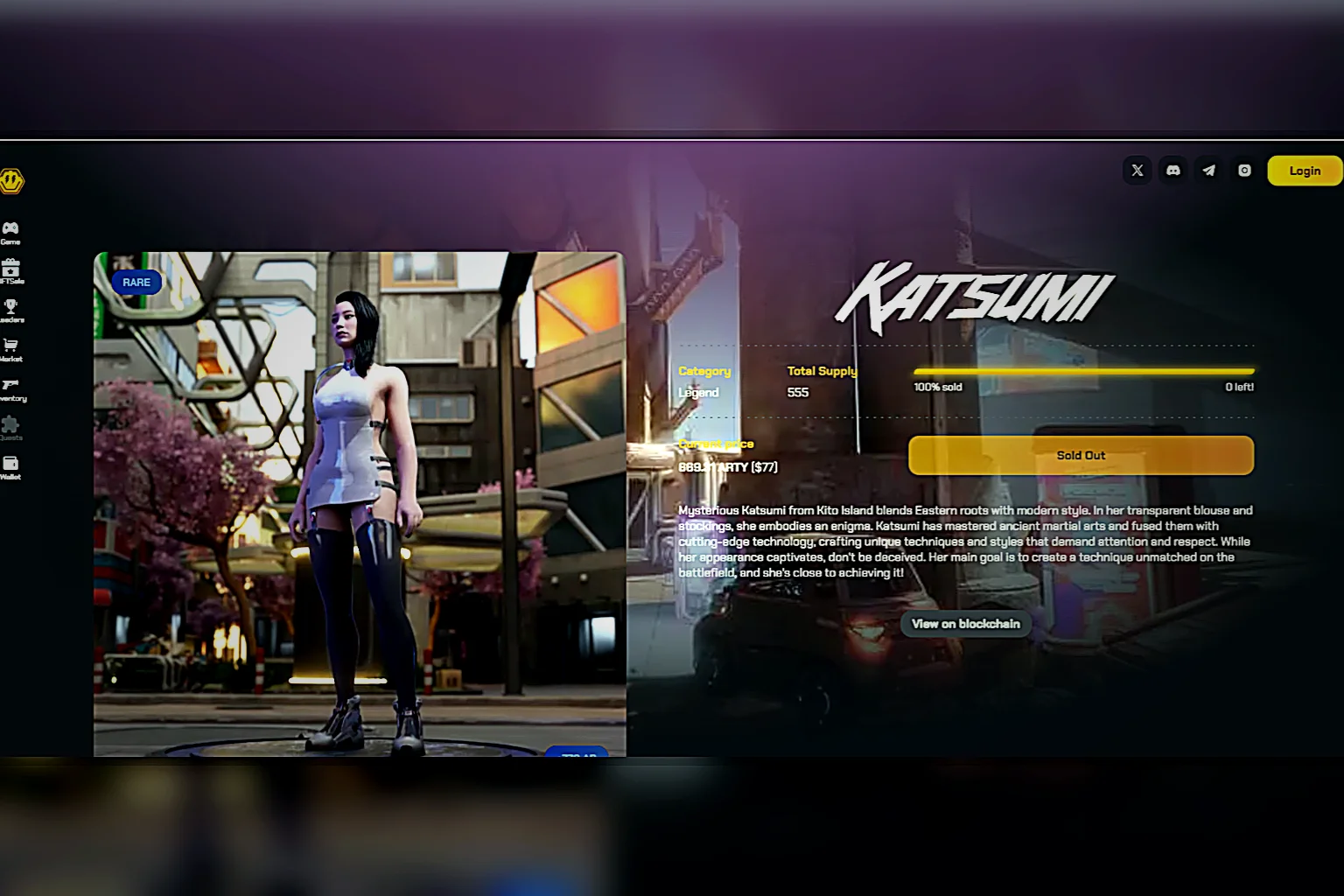Viewport: 1344px width, 896px height.
Task: Show the Leaders trophy page
Action: tap(10, 310)
